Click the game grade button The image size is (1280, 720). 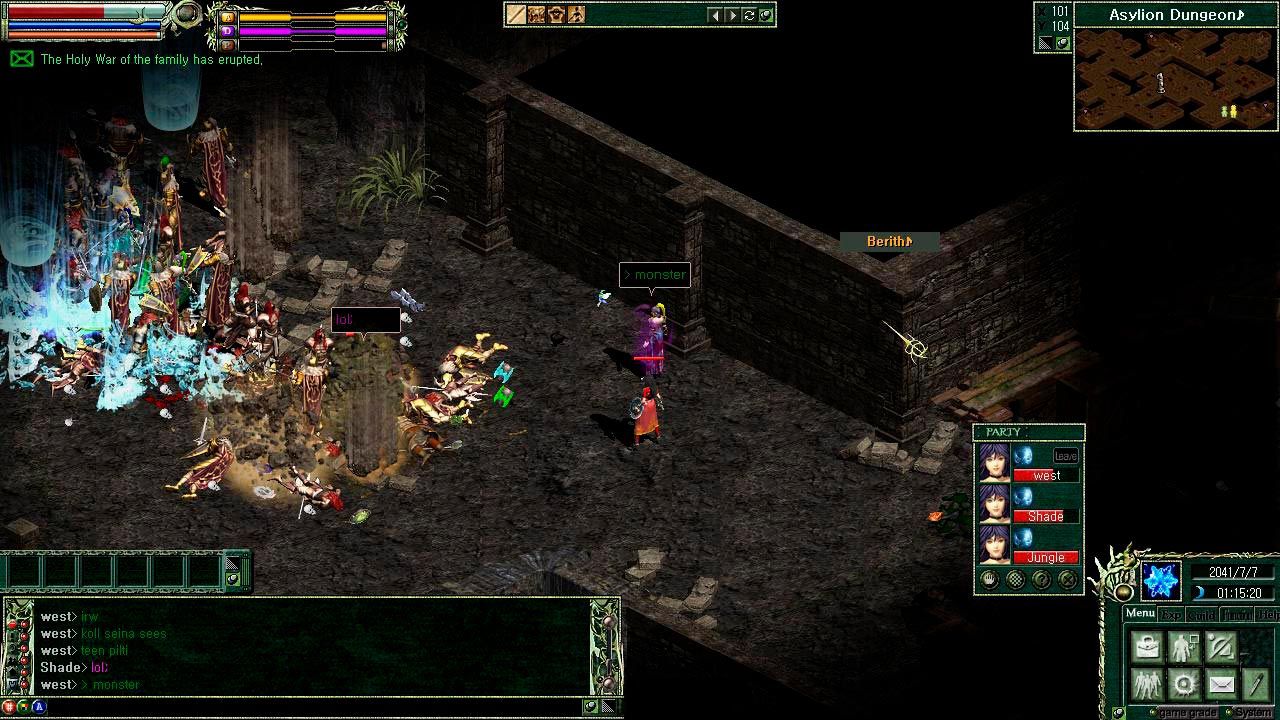tap(1186, 713)
